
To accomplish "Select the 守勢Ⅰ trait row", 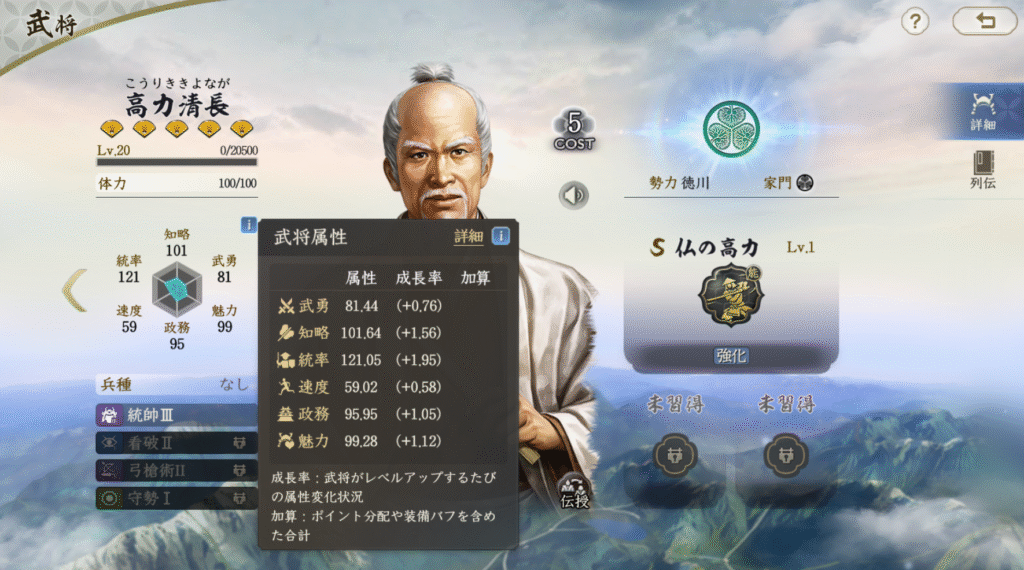I will click(172, 497).
